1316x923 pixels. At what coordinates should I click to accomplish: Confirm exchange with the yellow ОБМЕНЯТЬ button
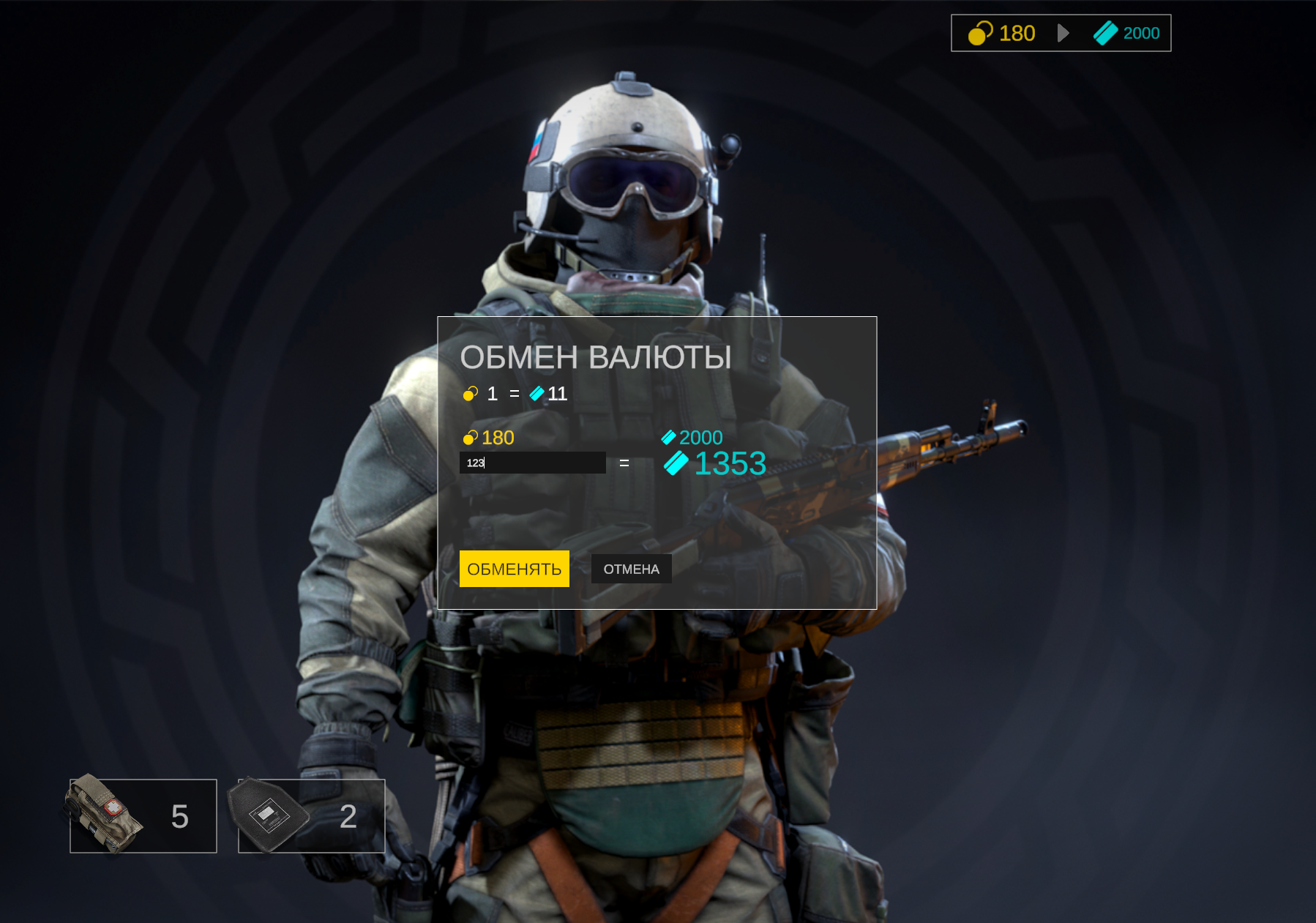(514, 569)
